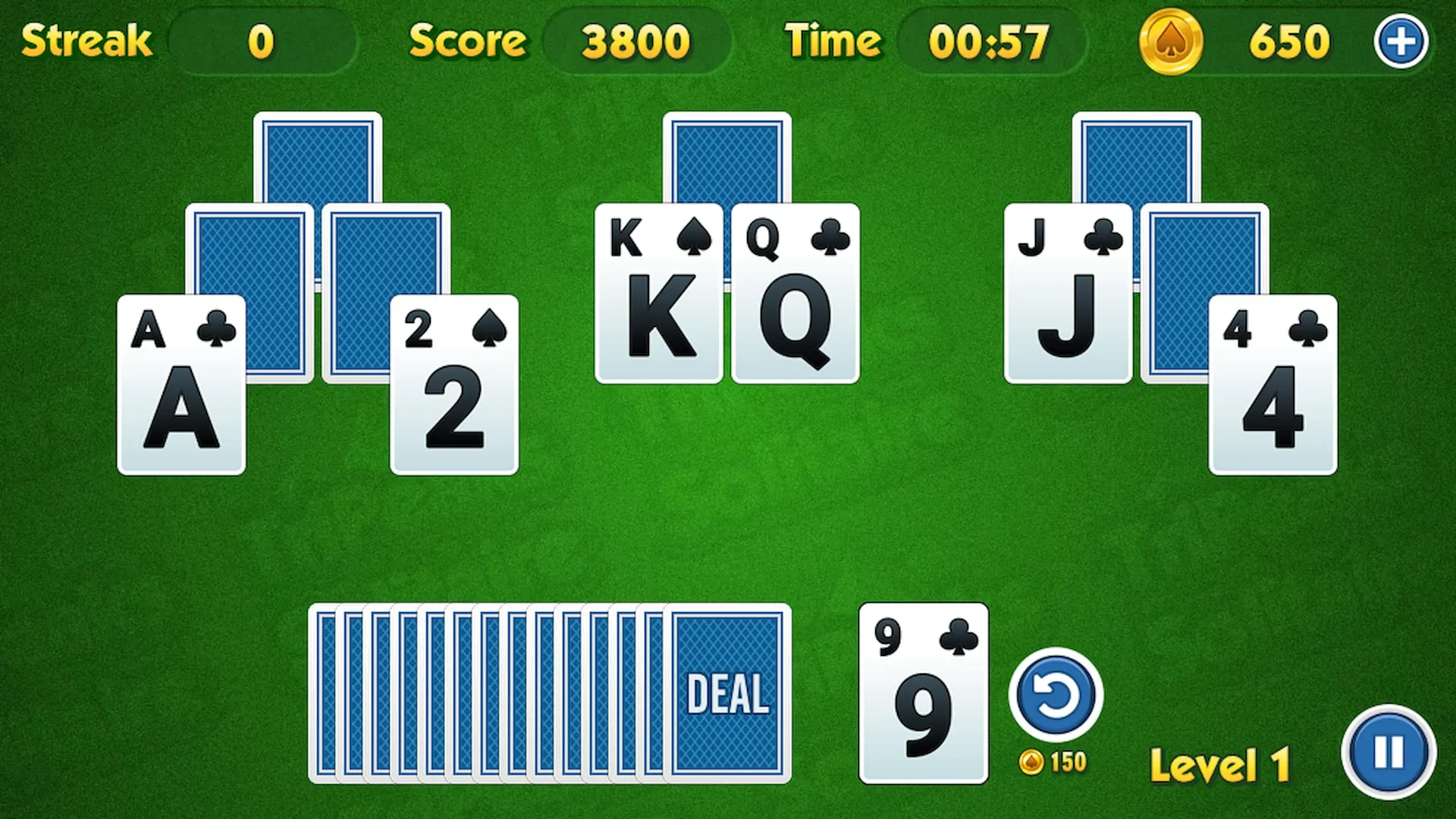Click the small coin icon beside 150
Image resolution: width=1456 pixels, height=819 pixels.
[1032, 763]
